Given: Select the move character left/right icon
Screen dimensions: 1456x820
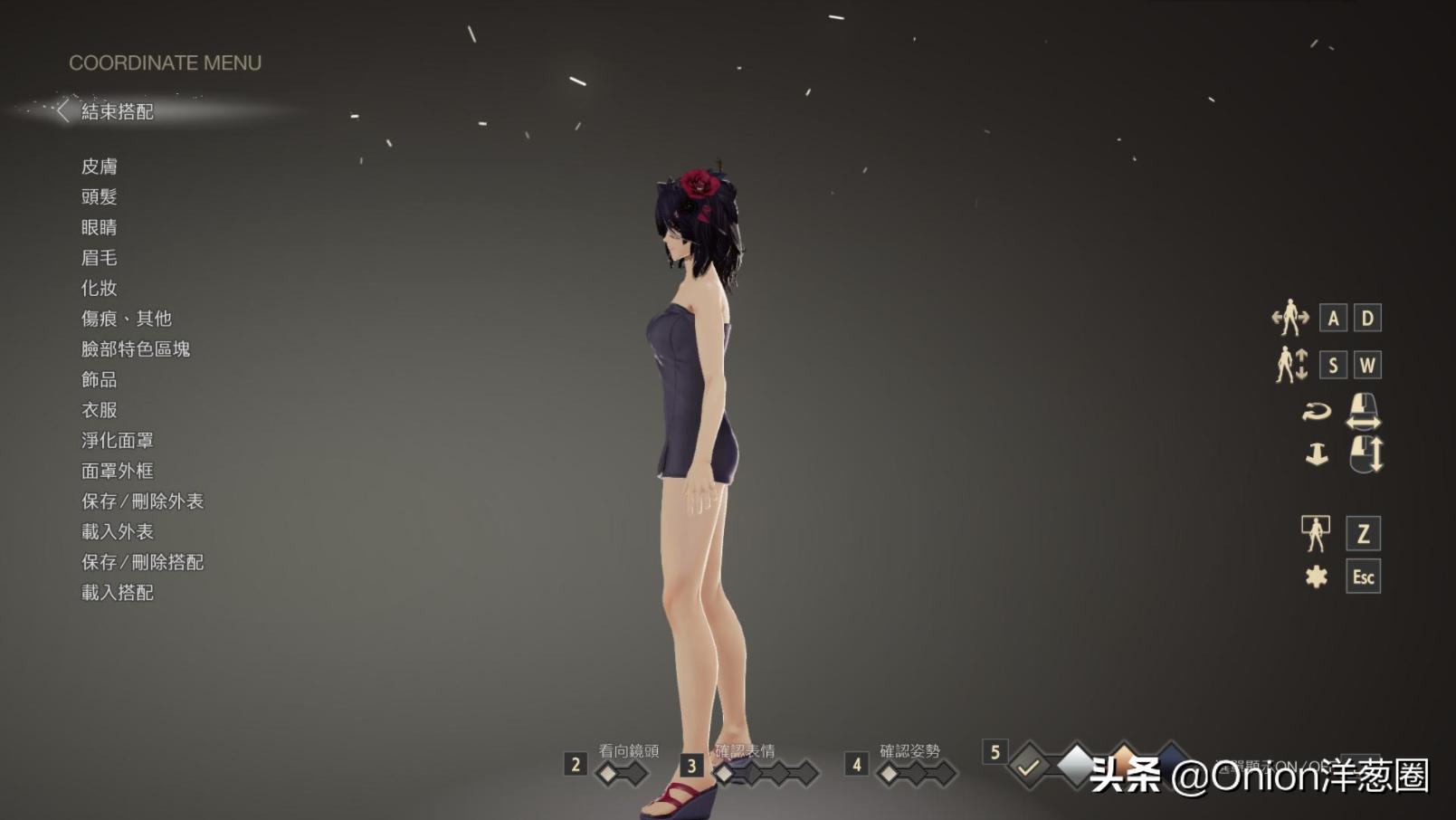Looking at the screenshot, I should point(1289,318).
